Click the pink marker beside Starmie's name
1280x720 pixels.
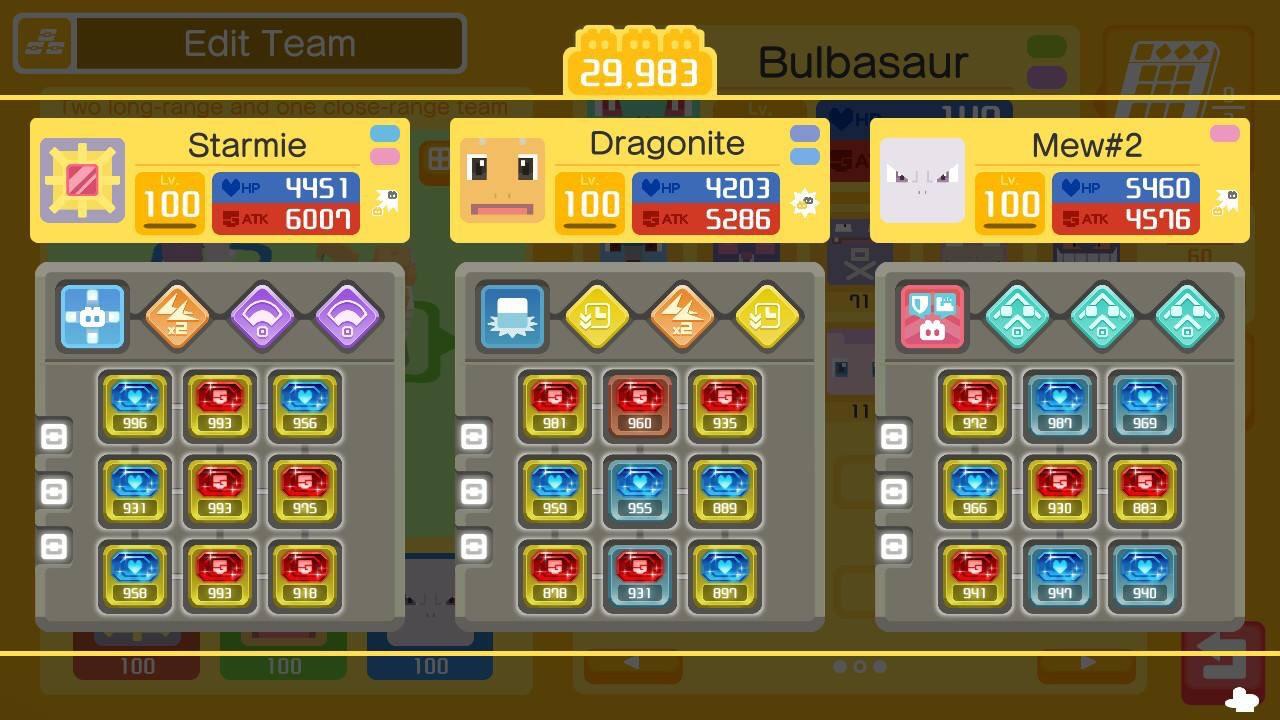tap(383, 155)
